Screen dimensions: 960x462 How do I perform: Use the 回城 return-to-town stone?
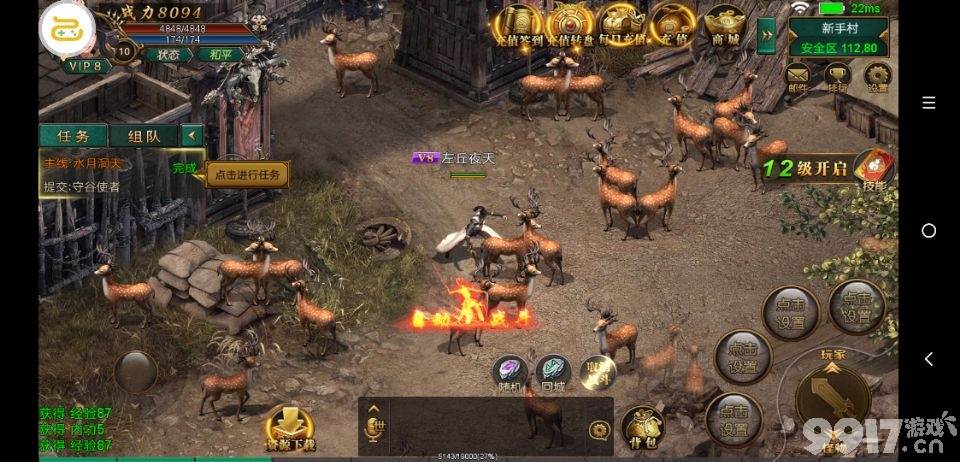(553, 371)
